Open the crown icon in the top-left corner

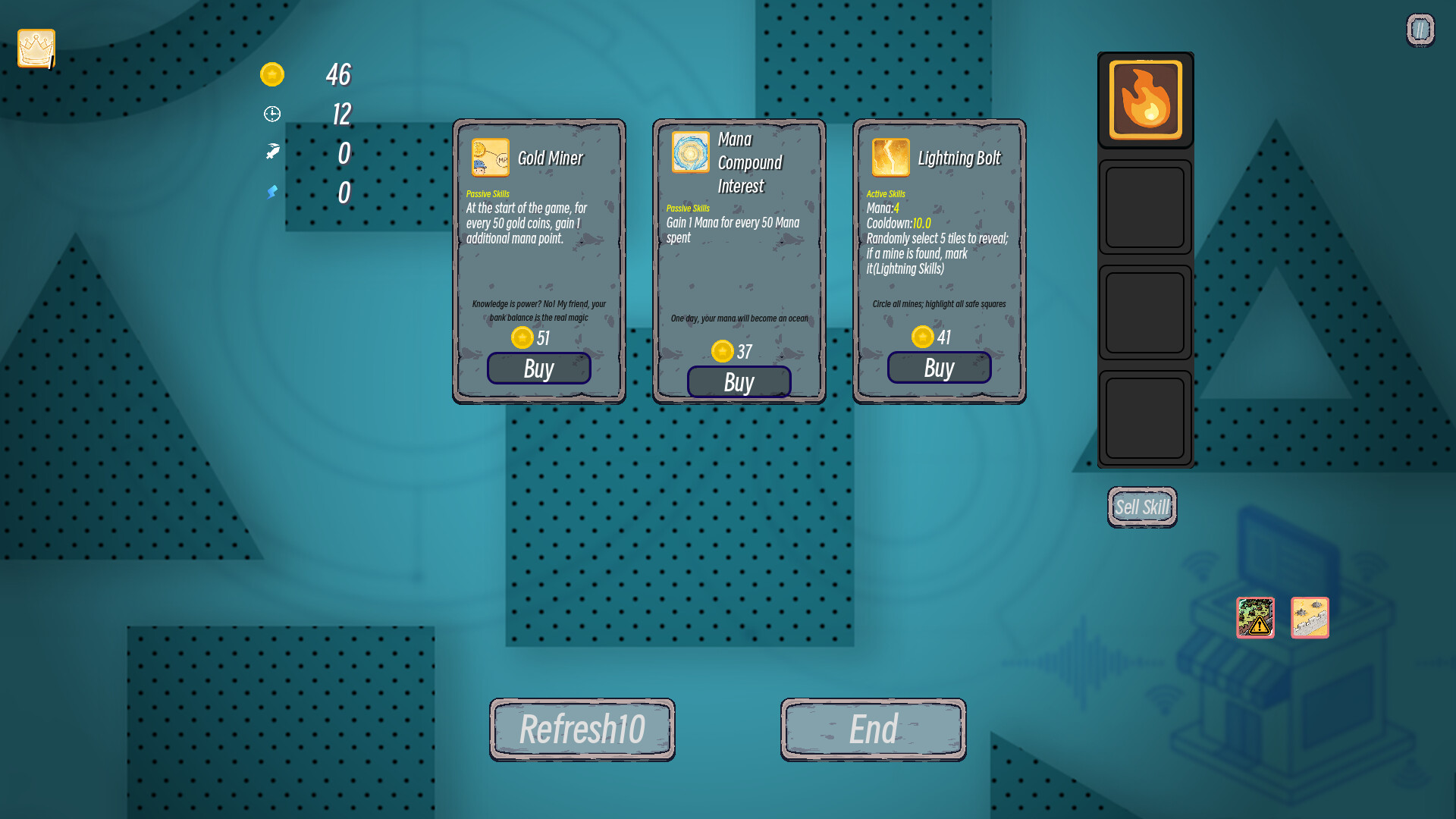(35, 48)
